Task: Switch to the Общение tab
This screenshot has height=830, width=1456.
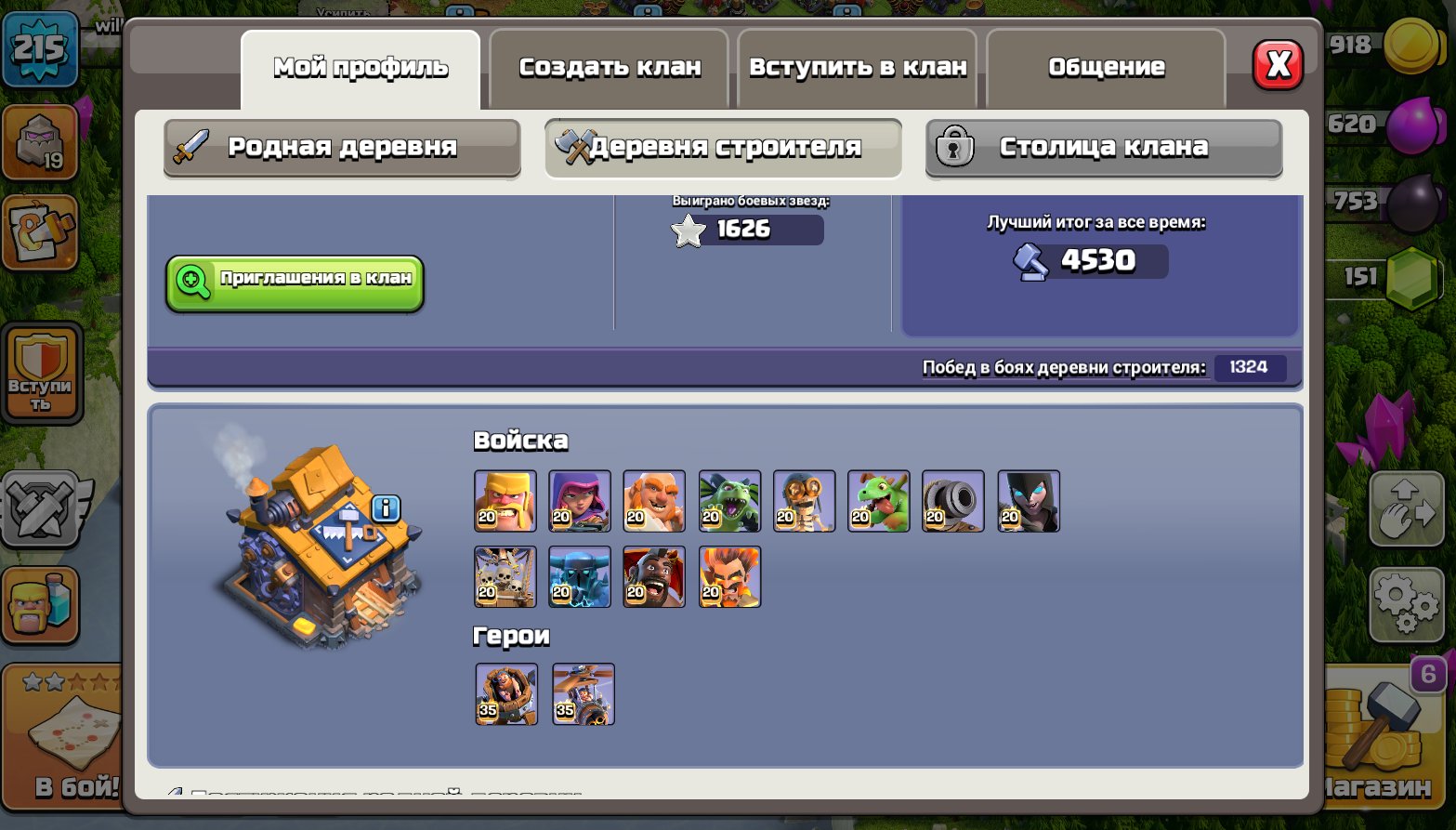Action: click(1105, 66)
